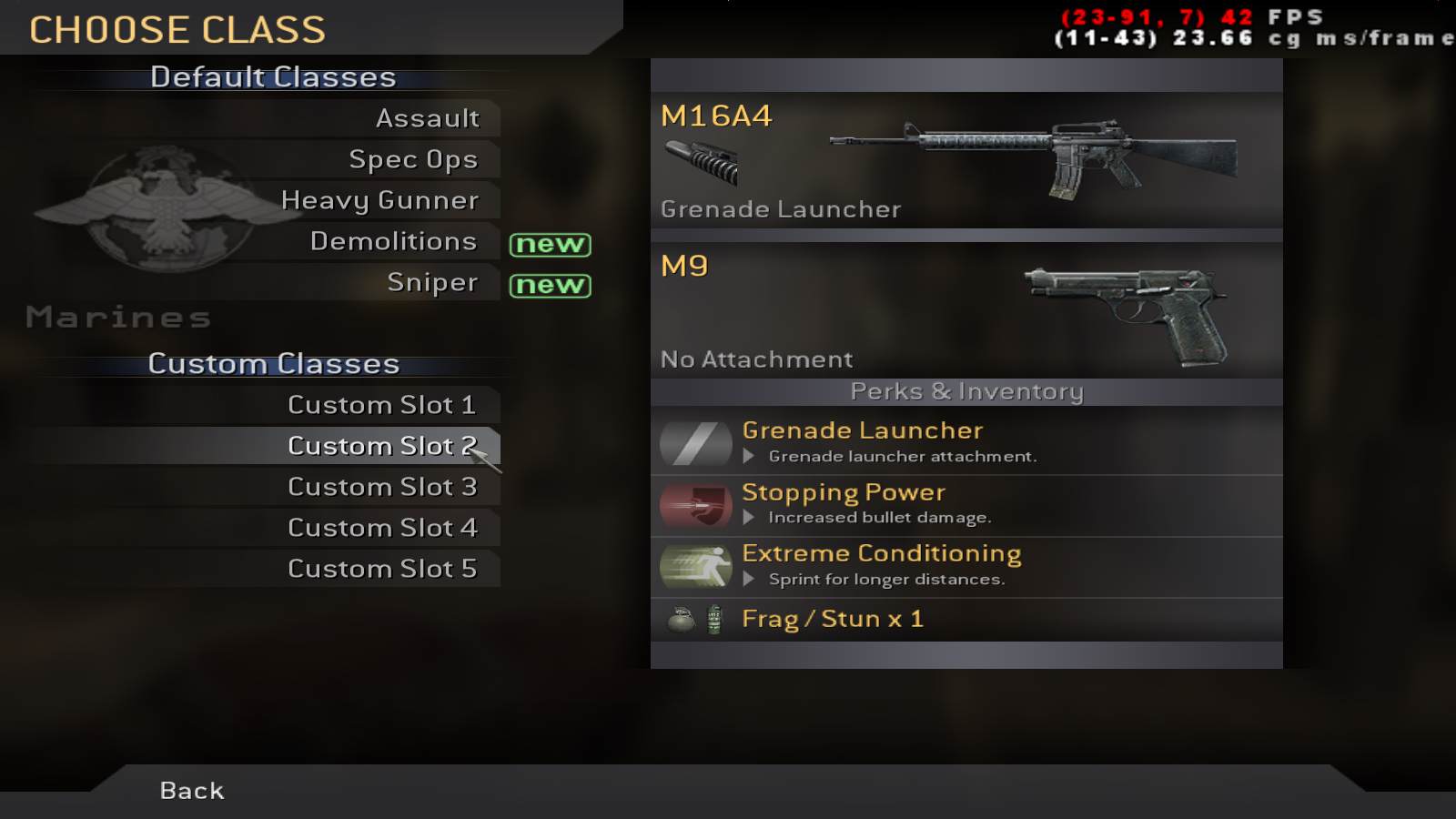Screen dimensions: 1456x819
Task: Choose the Spec Ops class
Action: coord(413,159)
